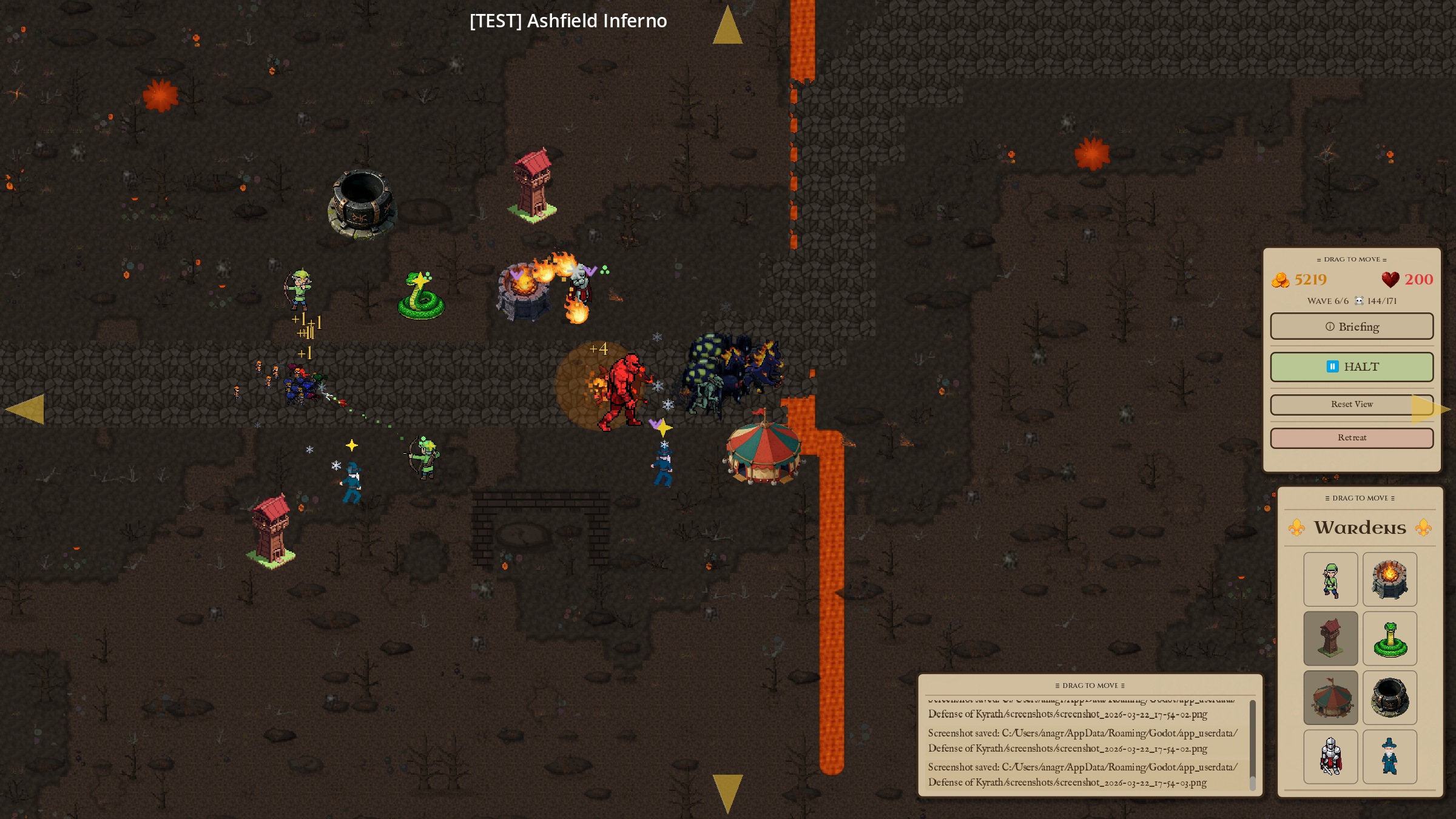Select the blue wizard warden
The height and width of the screenshot is (819, 1456).
(1389, 757)
